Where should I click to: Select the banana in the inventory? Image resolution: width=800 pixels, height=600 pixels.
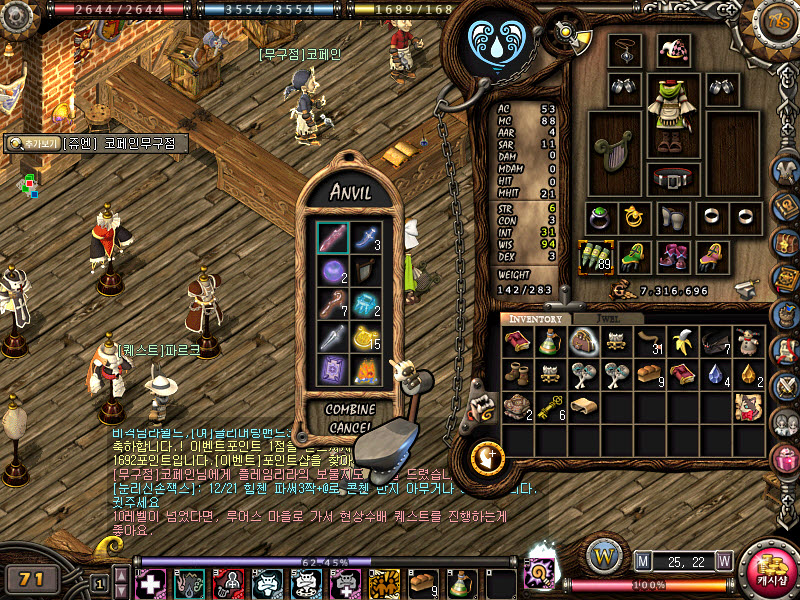click(x=682, y=343)
